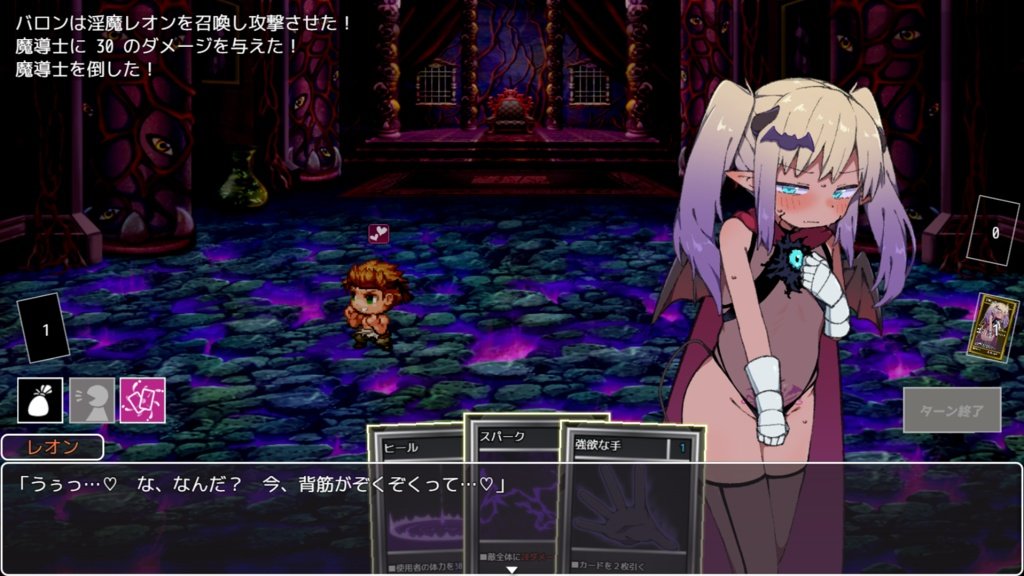
Task: Inspect the gold-framed character card
Action: 996,328
